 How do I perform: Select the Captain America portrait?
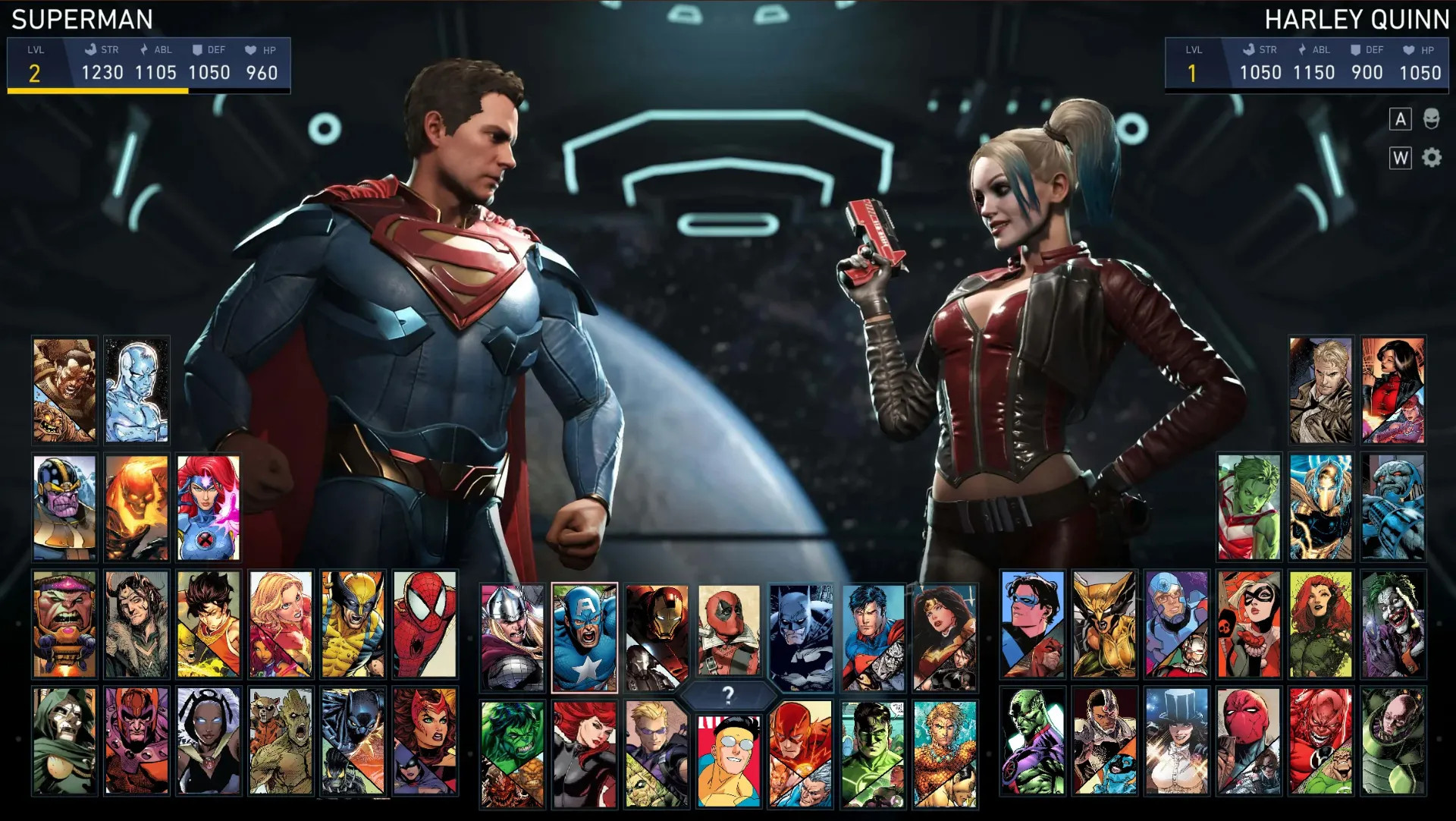click(x=584, y=637)
